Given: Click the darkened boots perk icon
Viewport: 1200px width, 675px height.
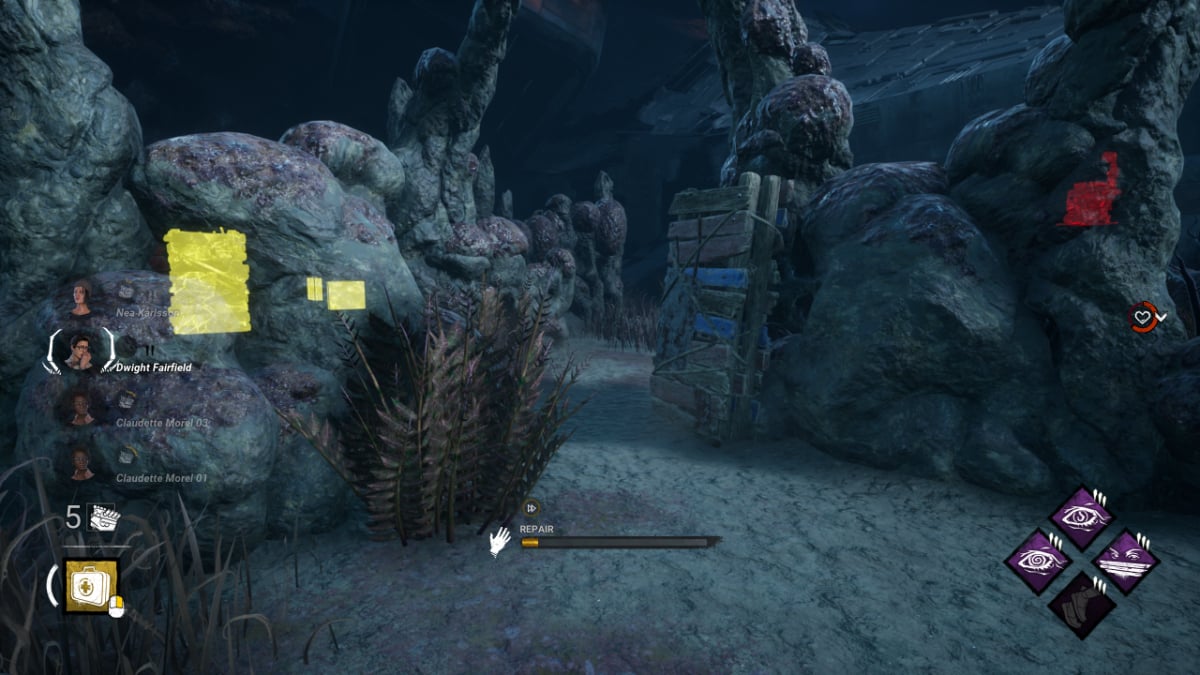Looking at the screenshot, I should point(1081,604).
